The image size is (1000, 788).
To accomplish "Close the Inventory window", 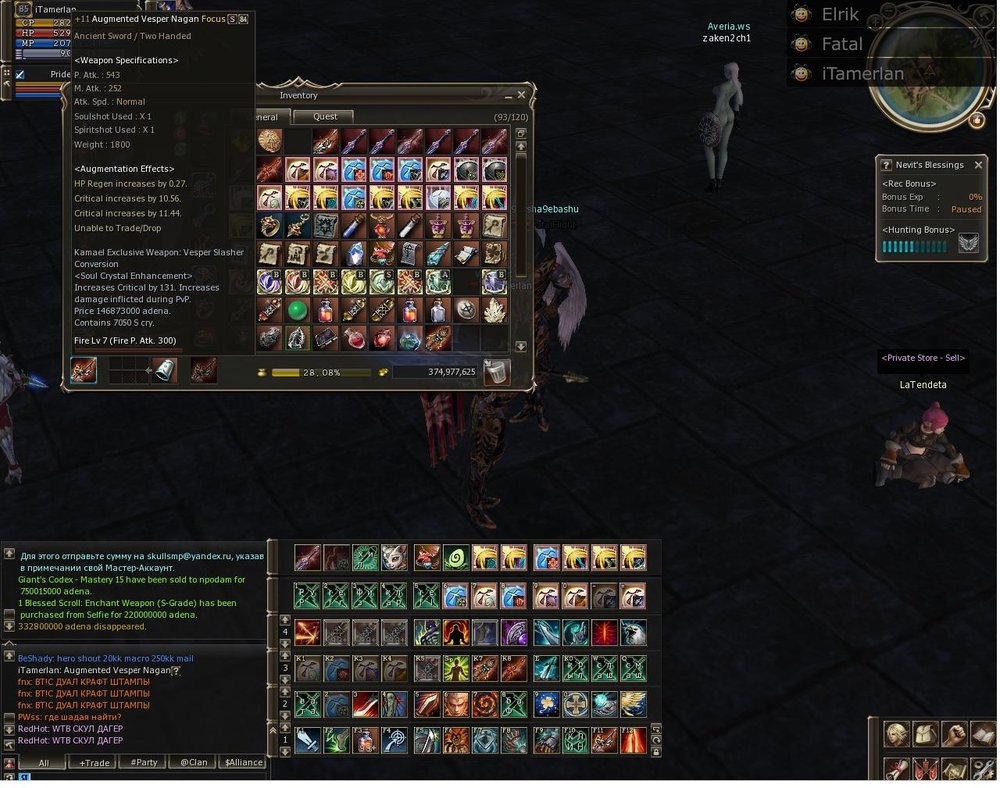I will tap(521, 96).
